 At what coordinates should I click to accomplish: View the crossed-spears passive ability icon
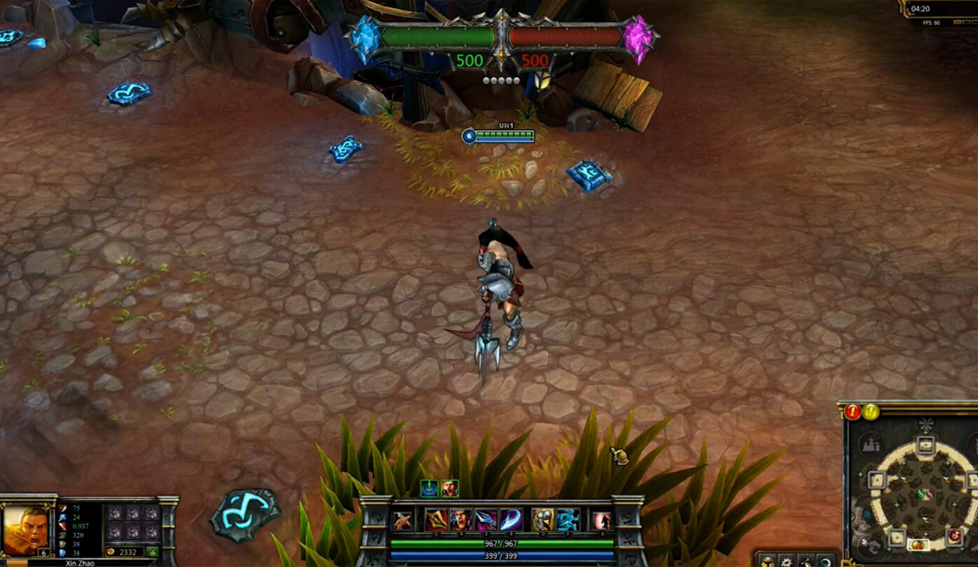pos(403,521)
